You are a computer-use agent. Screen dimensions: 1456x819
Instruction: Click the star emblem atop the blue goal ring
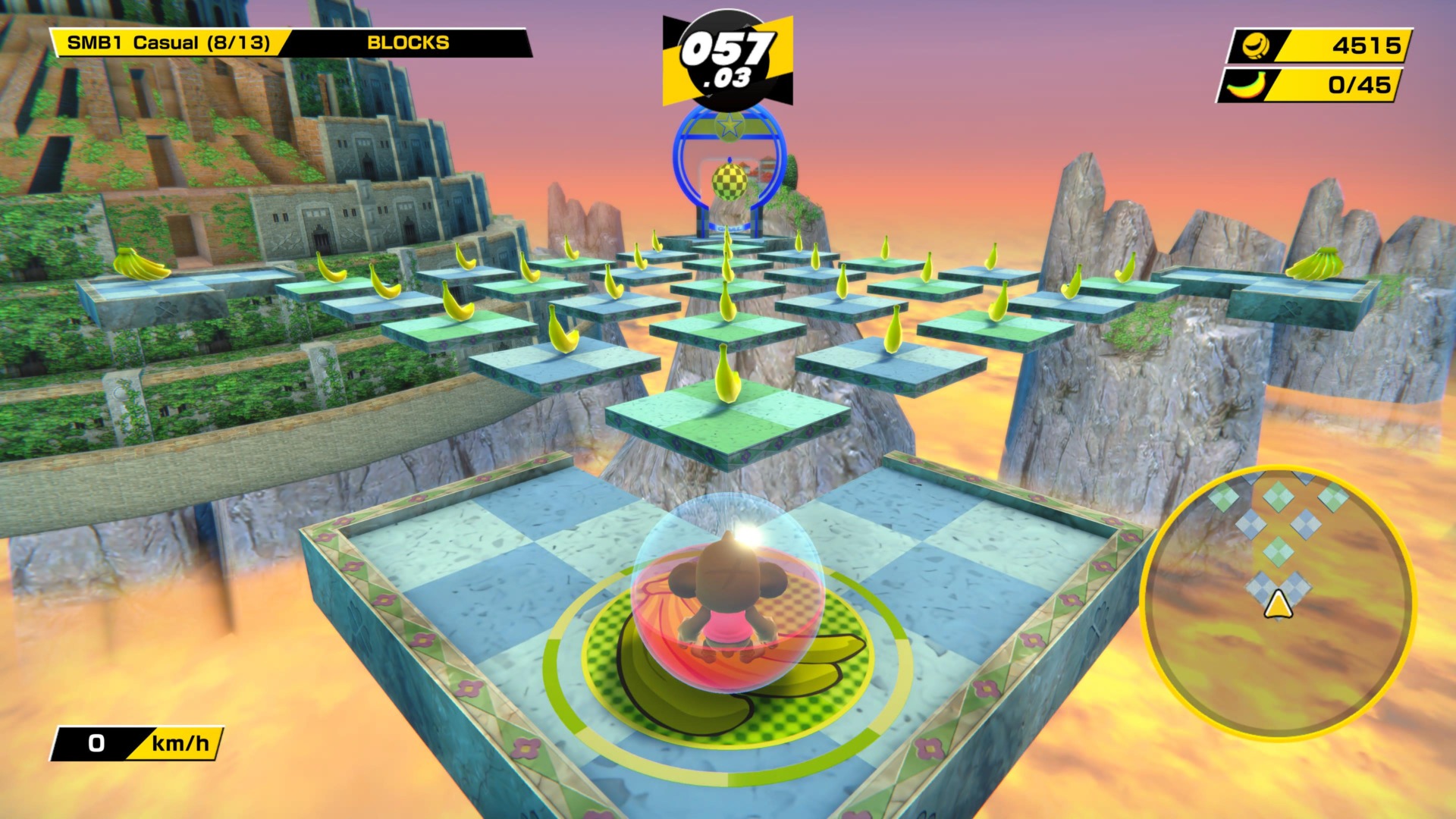click(x=730, y=126)
